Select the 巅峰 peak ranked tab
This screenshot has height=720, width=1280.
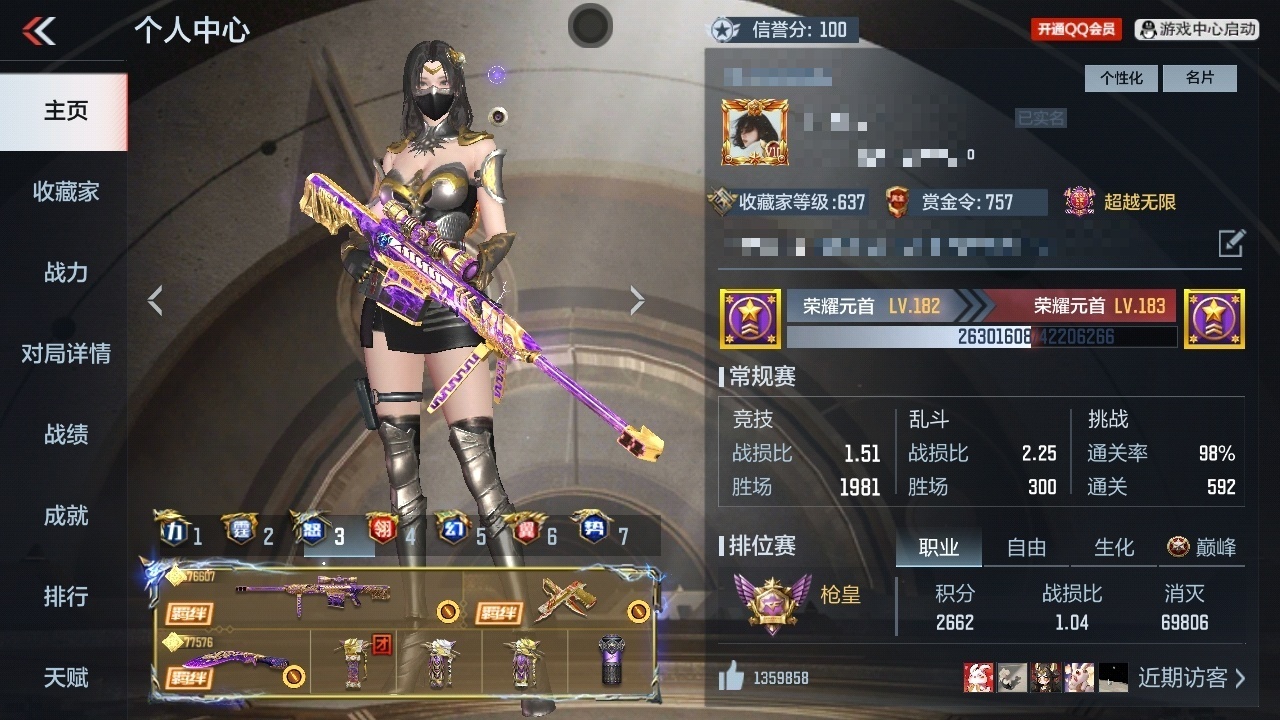pyautogui.click(x=1202, y=547)
